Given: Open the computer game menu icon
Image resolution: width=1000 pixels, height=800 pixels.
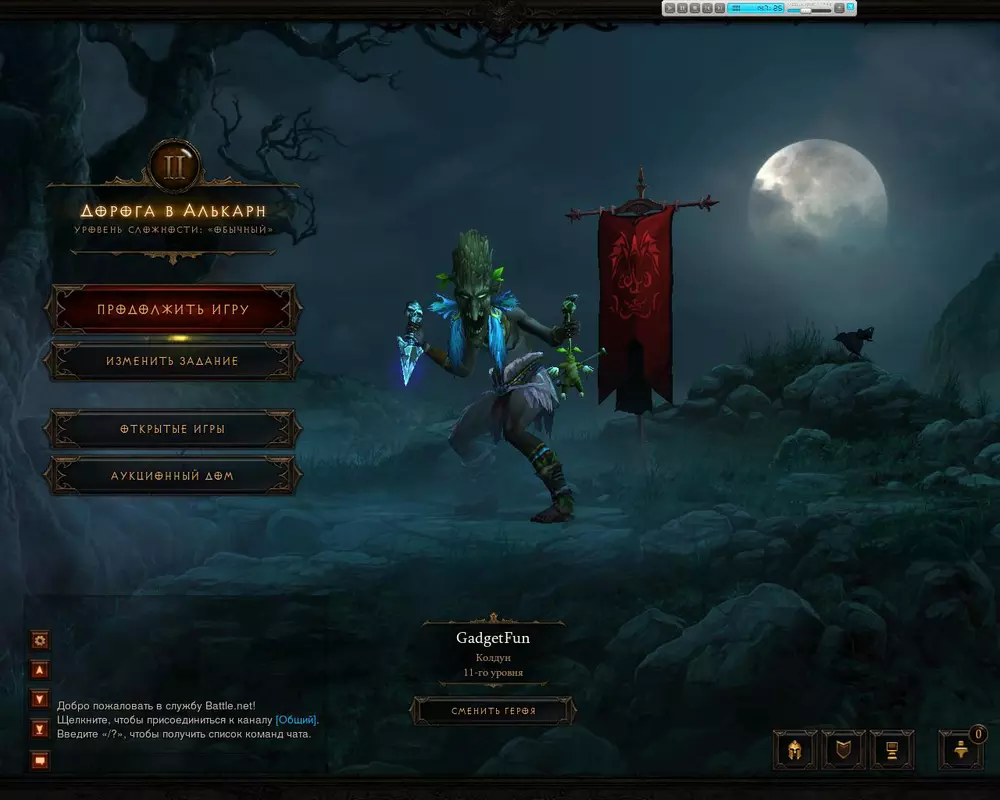Looking at the screenshot, I should [891, 750].
